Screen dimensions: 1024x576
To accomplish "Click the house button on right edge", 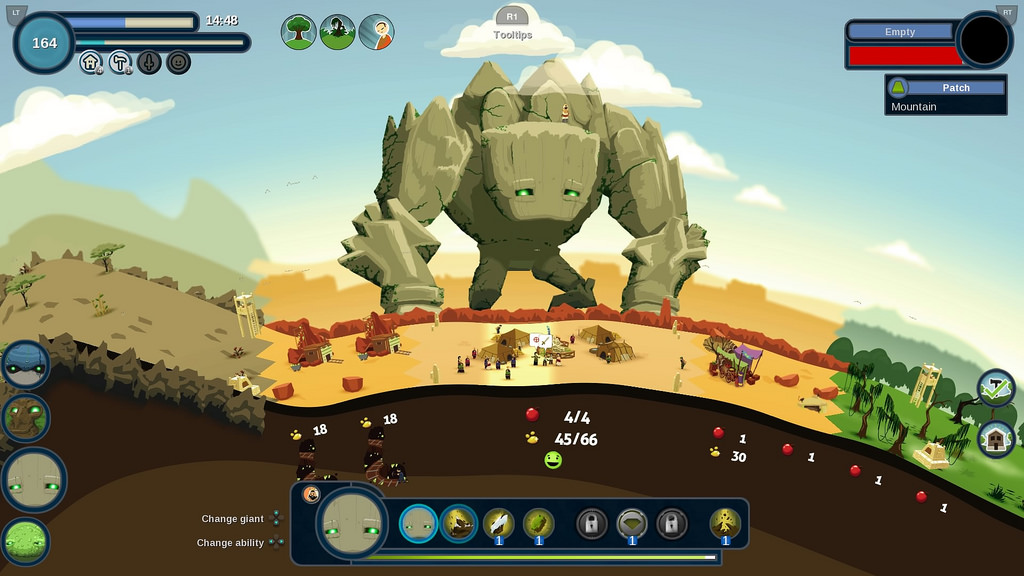I will point(996,438).
